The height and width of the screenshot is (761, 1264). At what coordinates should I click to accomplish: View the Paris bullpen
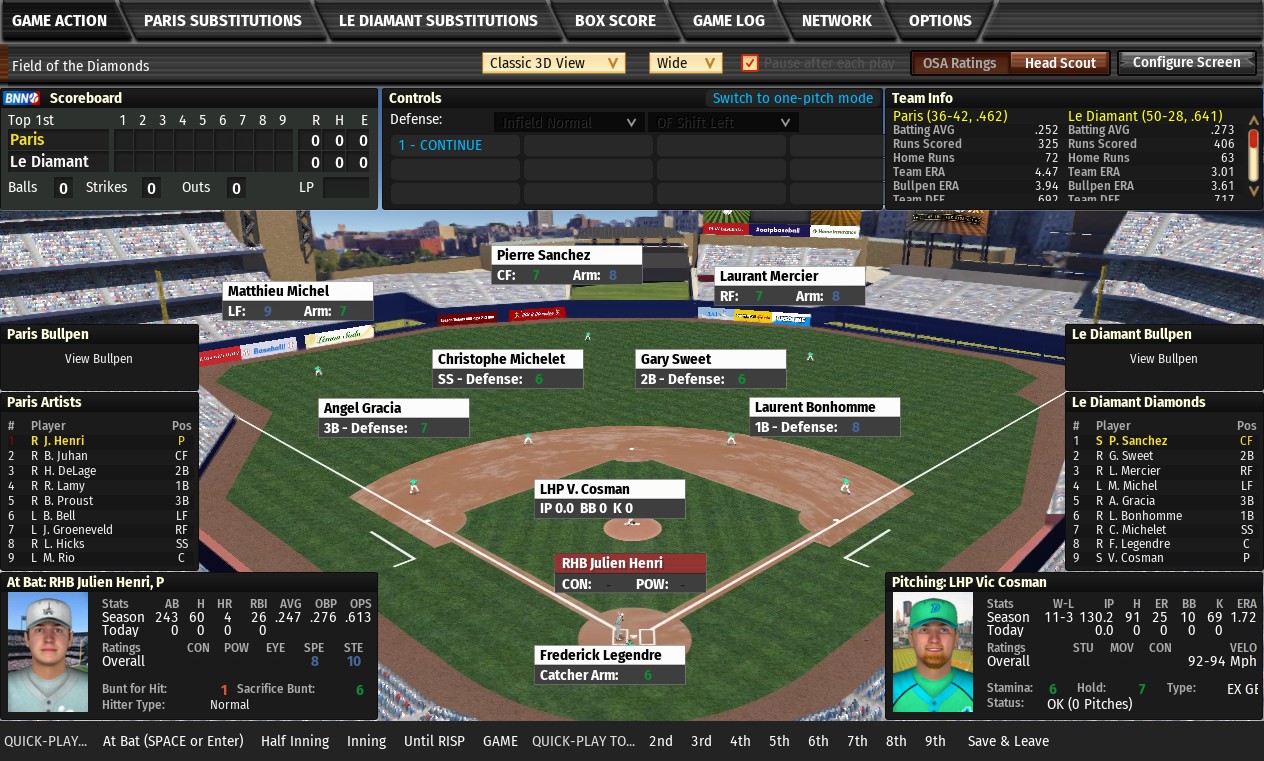coord(98,359)
